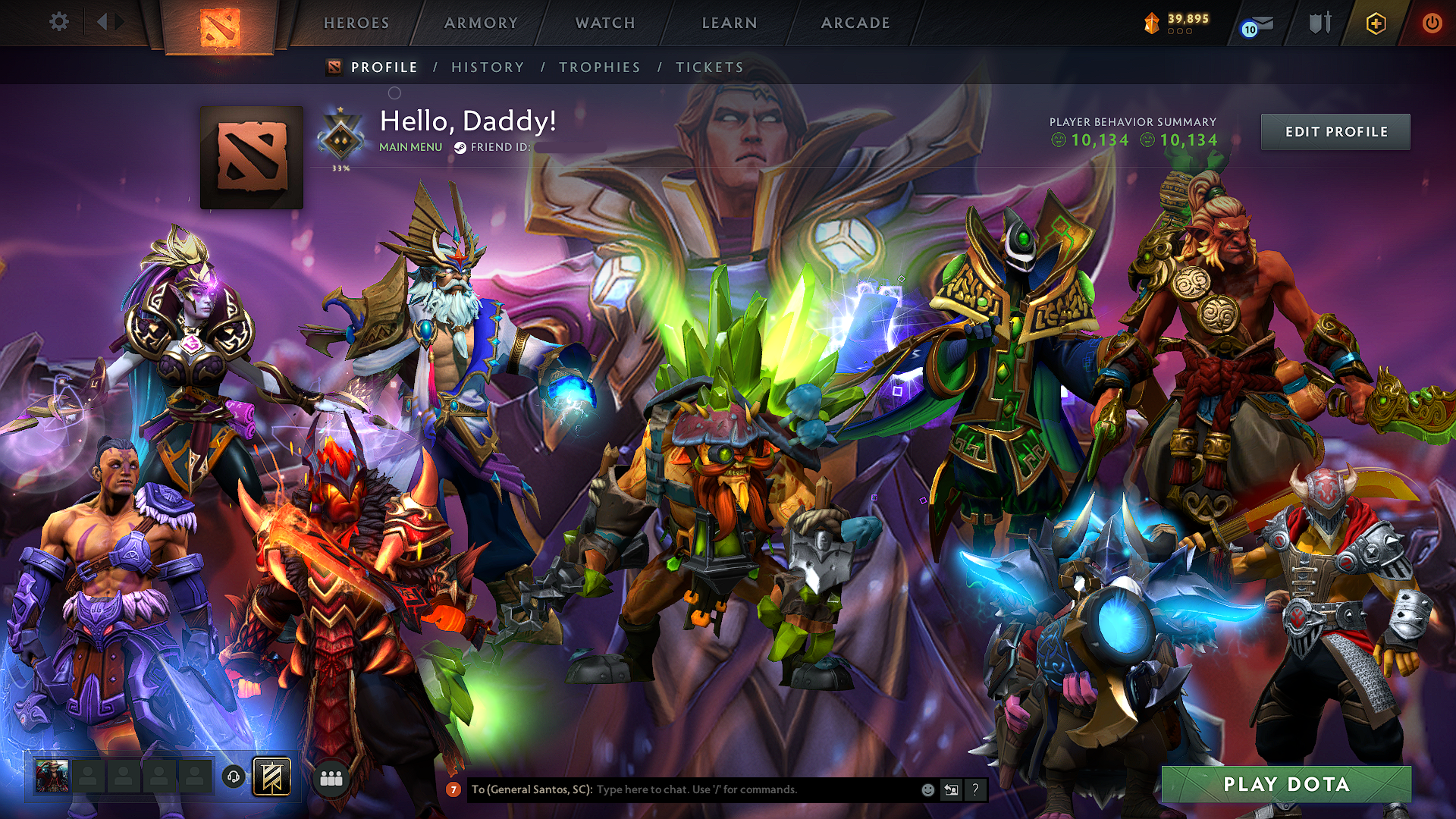Open the HEROES menu
The image size is (1456, 819).
pyautogui.click(x=356, y=23)
